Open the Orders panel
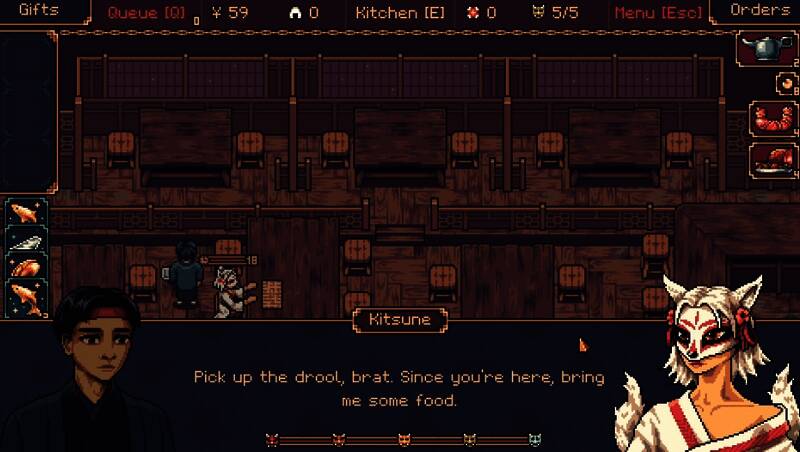 (760, 11)
